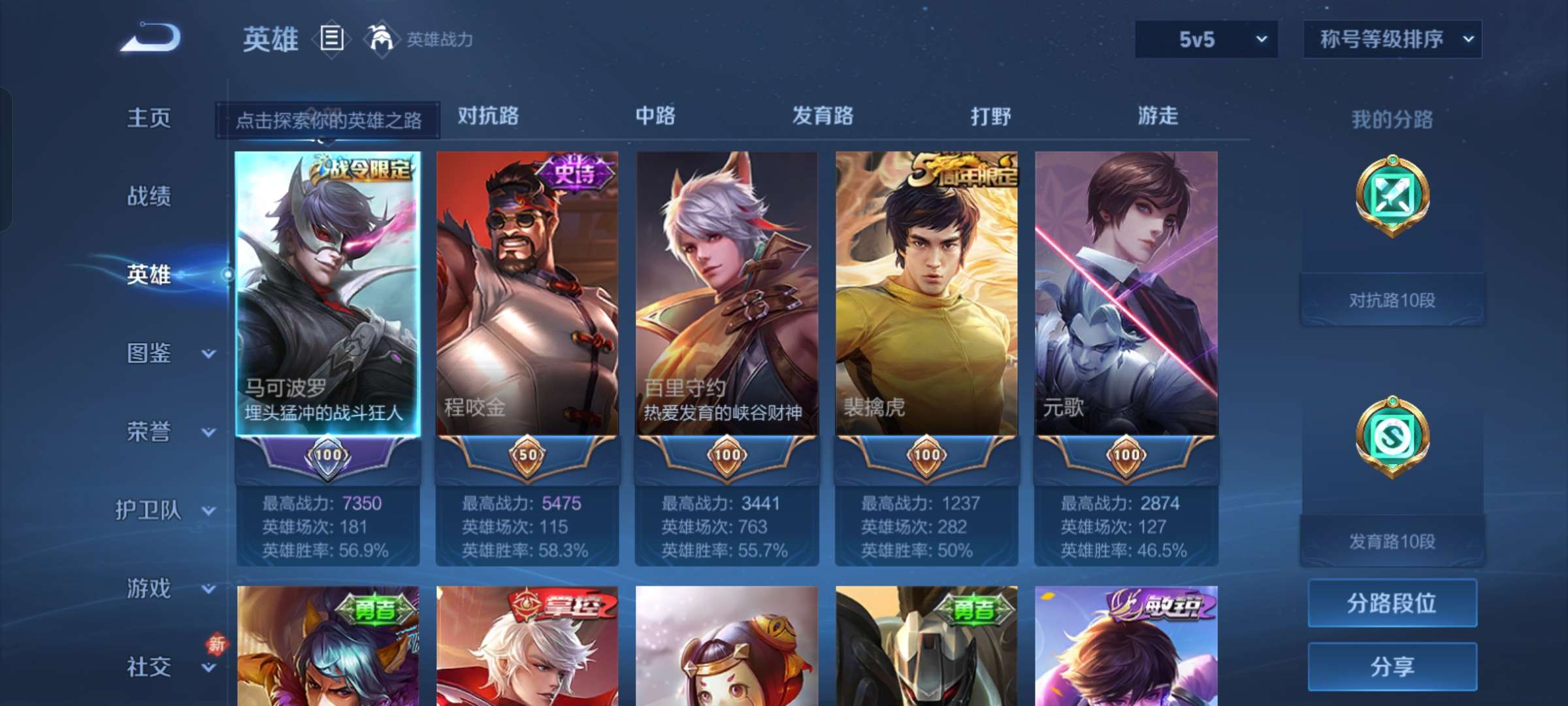Click the 5周年限定 badge on 裴擒虎 card
Image resolution: width=1568 pixels, height=706 pixels.
[x=964, y=170]
